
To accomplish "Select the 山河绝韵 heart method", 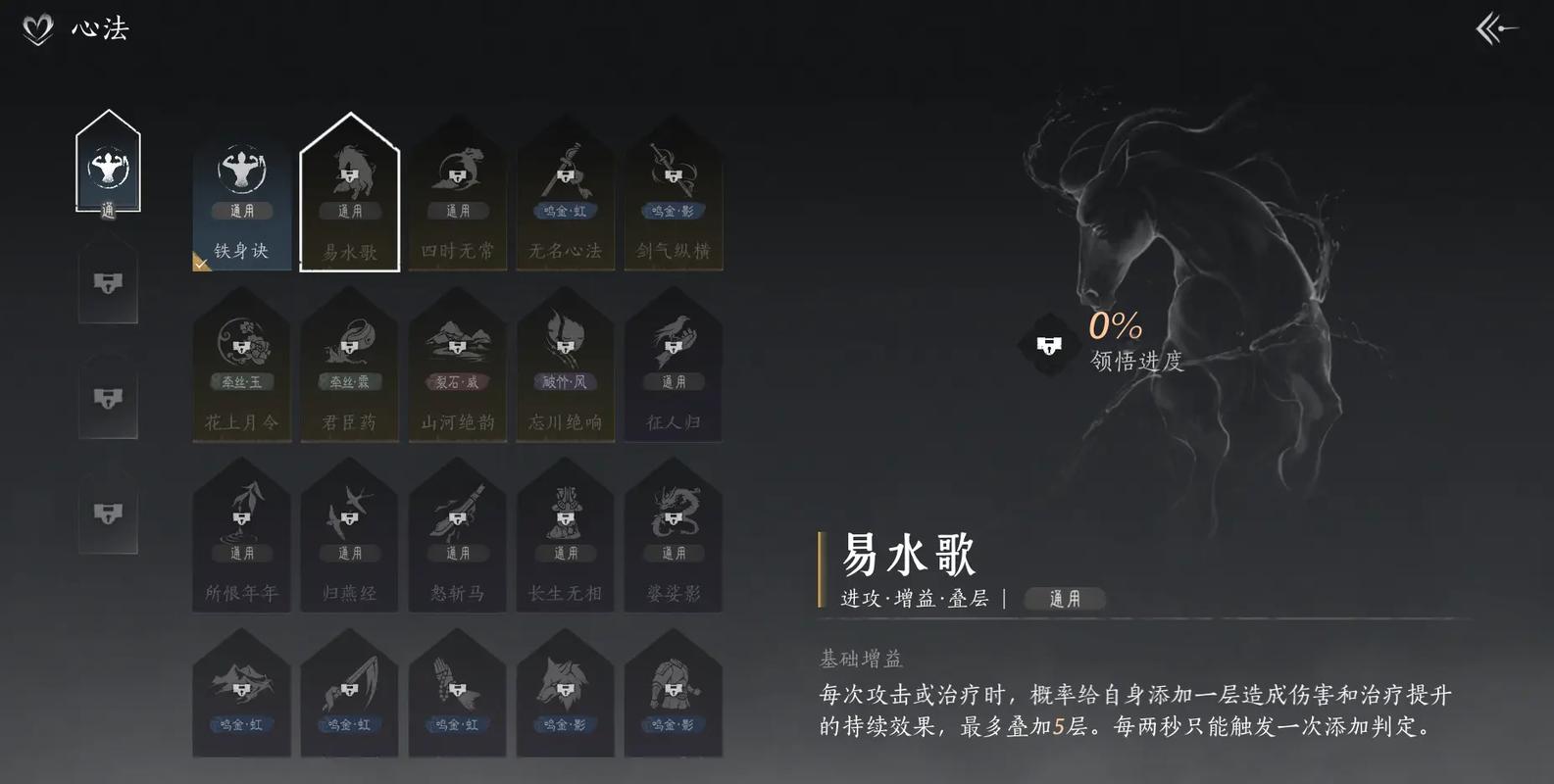I will point(457,367).
